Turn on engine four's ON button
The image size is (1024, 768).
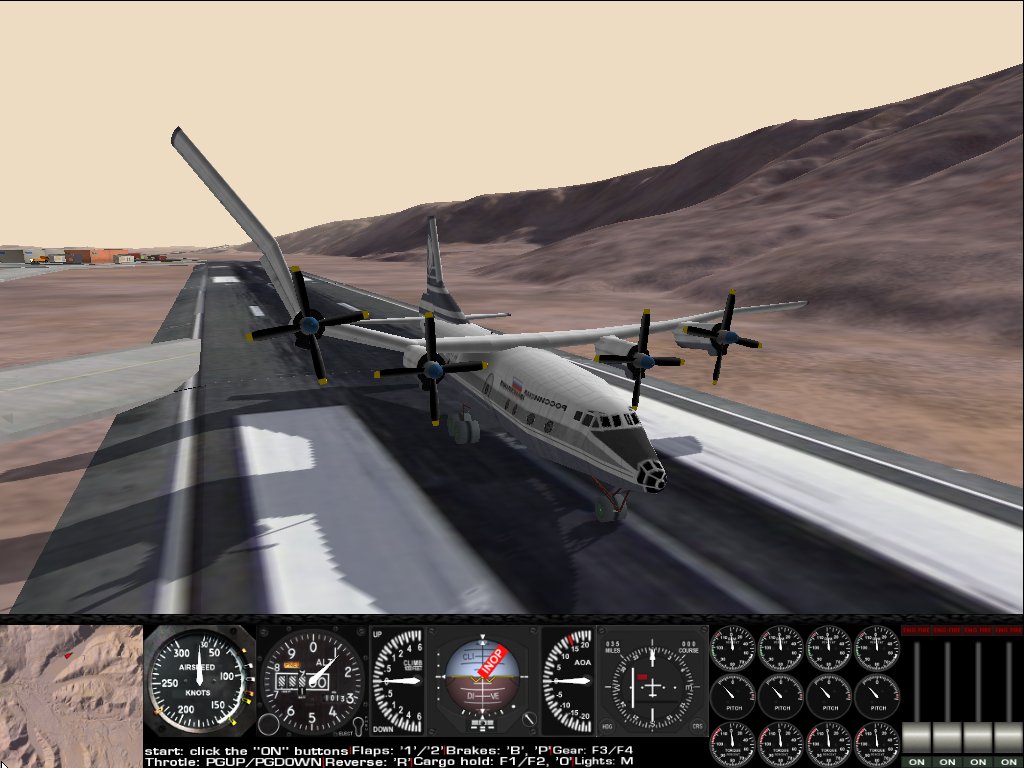click(x=1008, y=761)
